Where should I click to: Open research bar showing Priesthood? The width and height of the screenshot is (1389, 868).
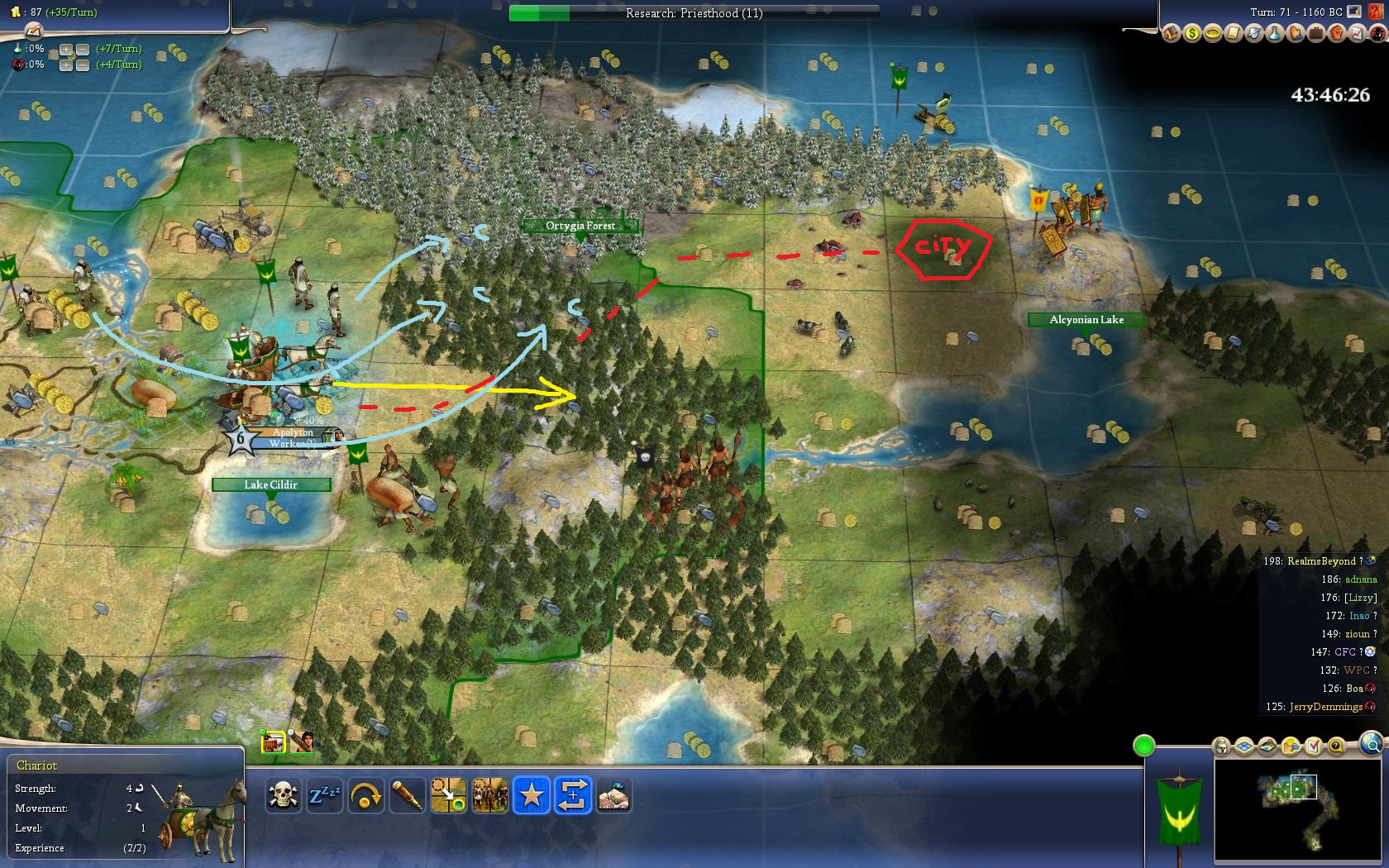[x=694, y=13]
